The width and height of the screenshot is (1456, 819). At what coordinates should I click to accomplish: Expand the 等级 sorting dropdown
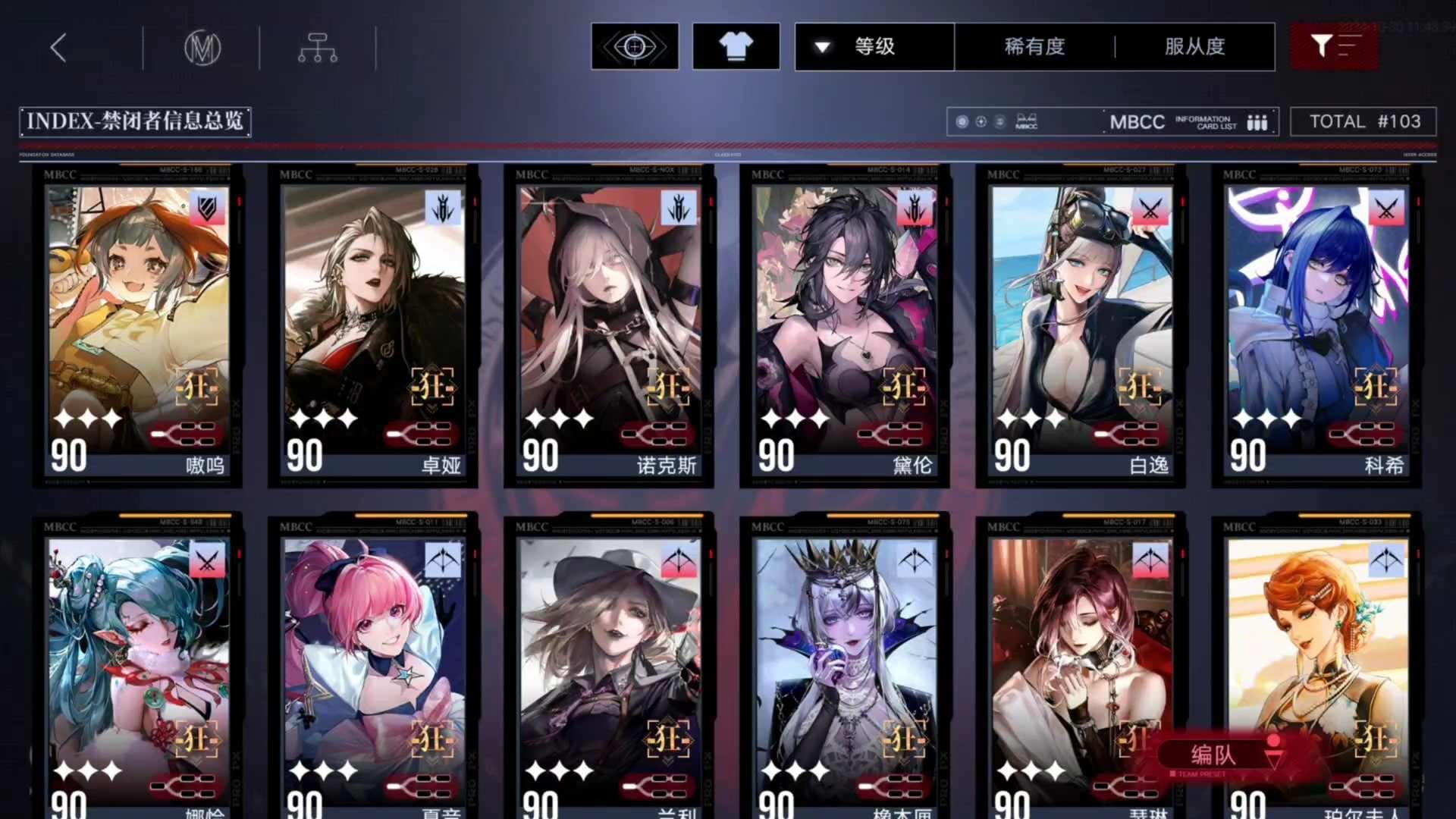pos(872,46)
